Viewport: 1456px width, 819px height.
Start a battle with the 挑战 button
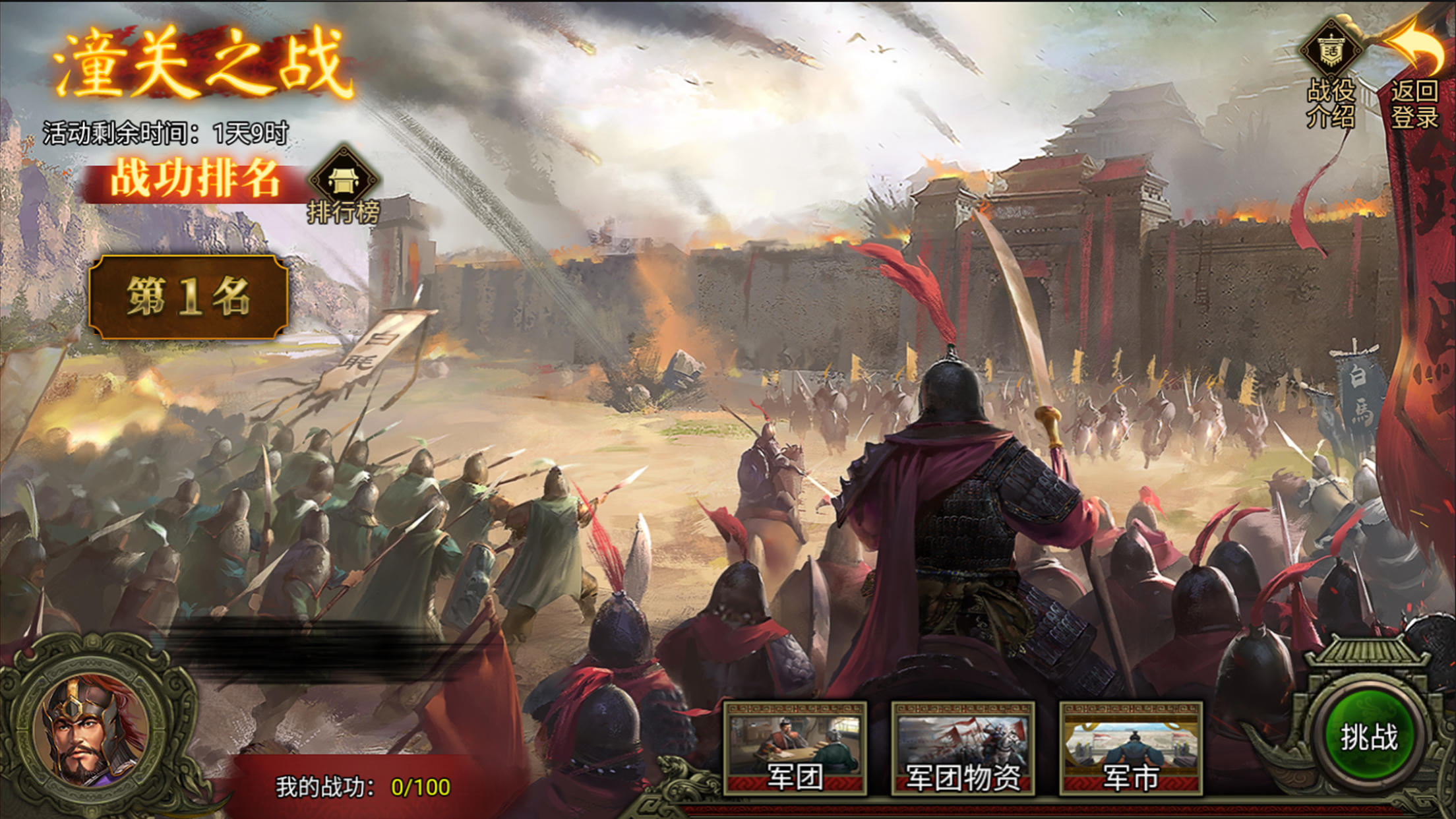(x=1368, y=737)
